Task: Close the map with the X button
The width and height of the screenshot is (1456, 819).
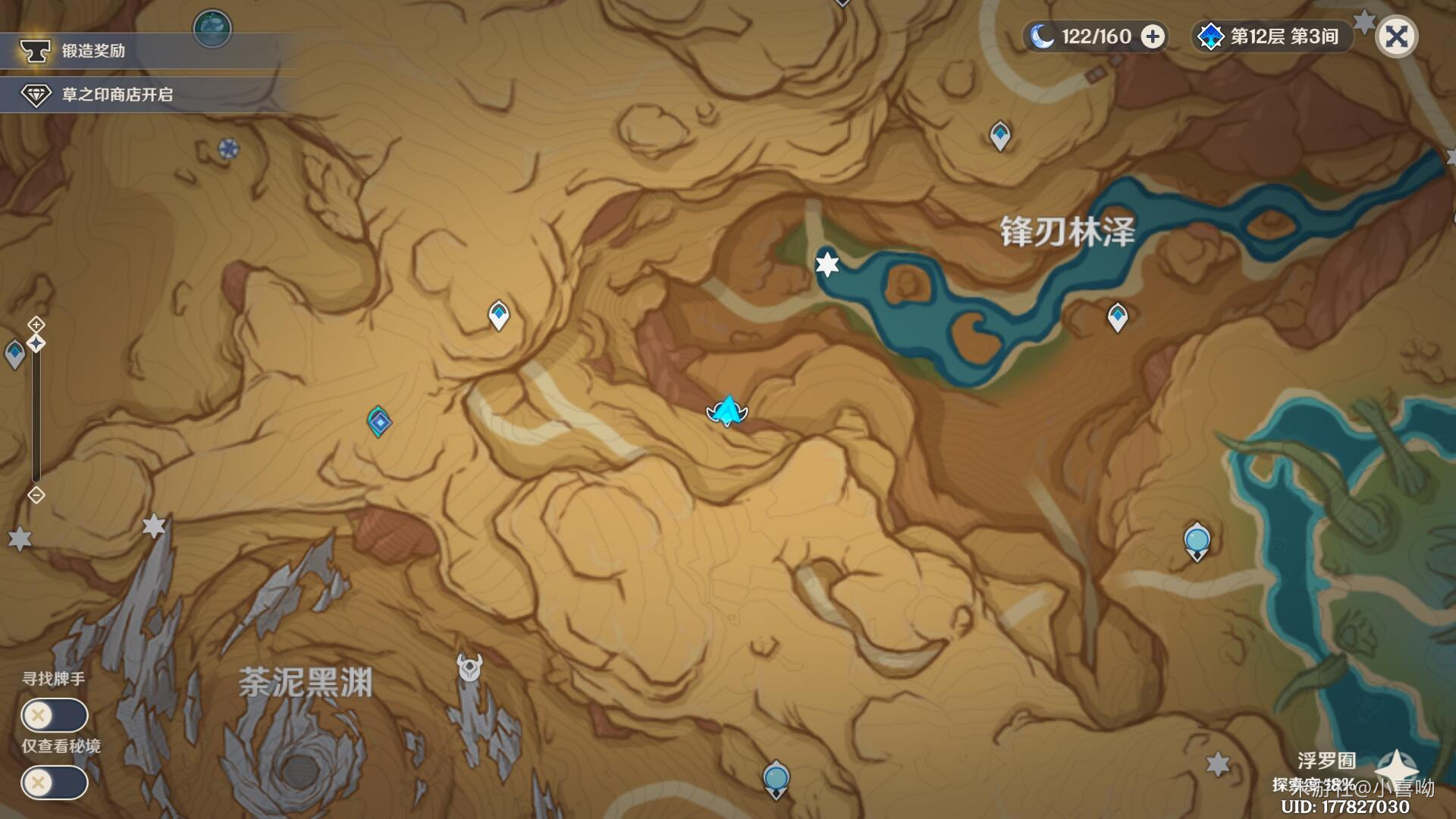Action: 1396,36
